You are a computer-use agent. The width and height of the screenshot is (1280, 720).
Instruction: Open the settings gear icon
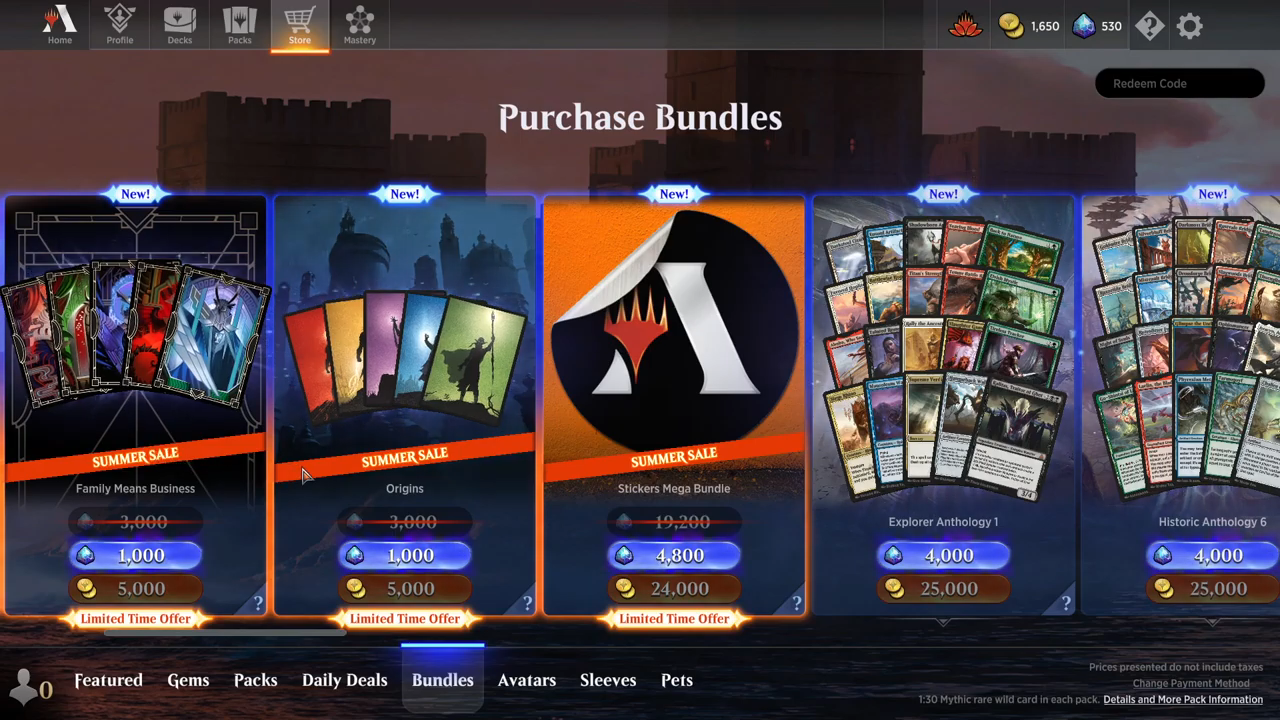pyautogui.click(x=1188, y=26)
